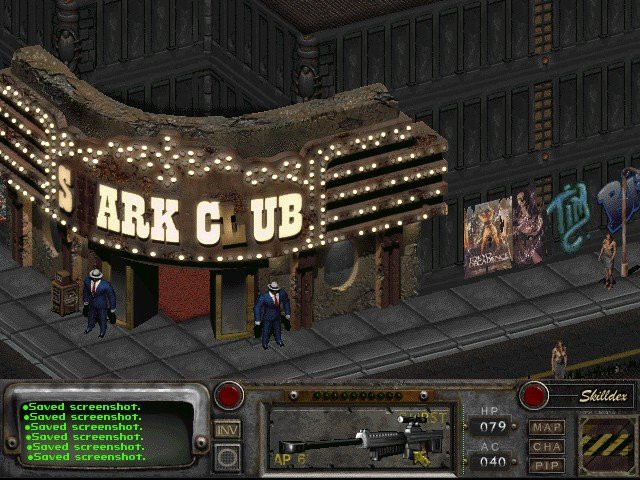This screenshot has width=640, height=480.
Task: Open the PIP-Boy with PIP button
Action: tap(547, 465)
